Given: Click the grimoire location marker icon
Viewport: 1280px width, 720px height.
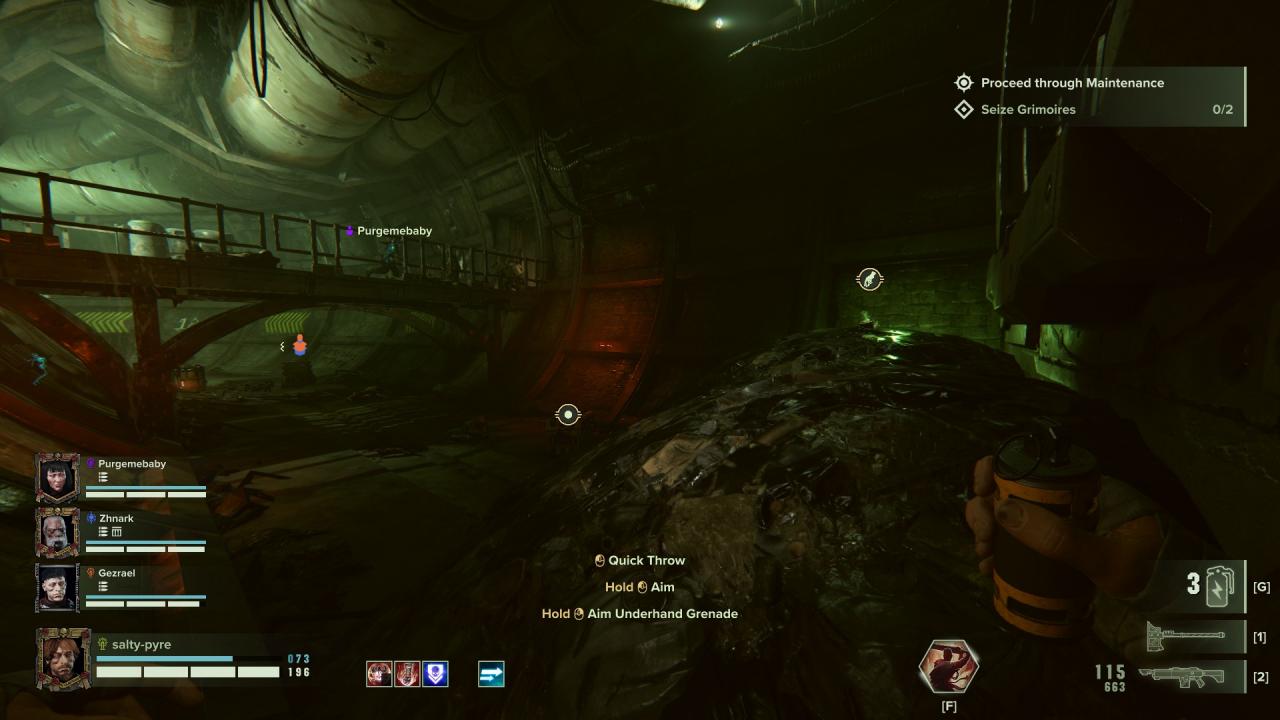Looking at the screenshot, I should pos(870,280).
